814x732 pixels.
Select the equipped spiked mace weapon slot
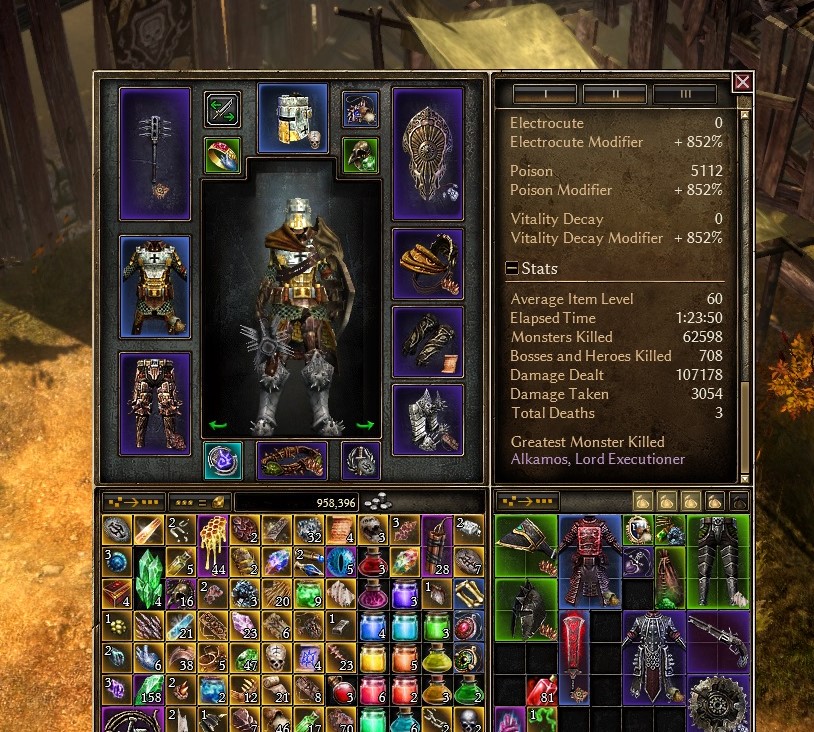click(155, 153)
